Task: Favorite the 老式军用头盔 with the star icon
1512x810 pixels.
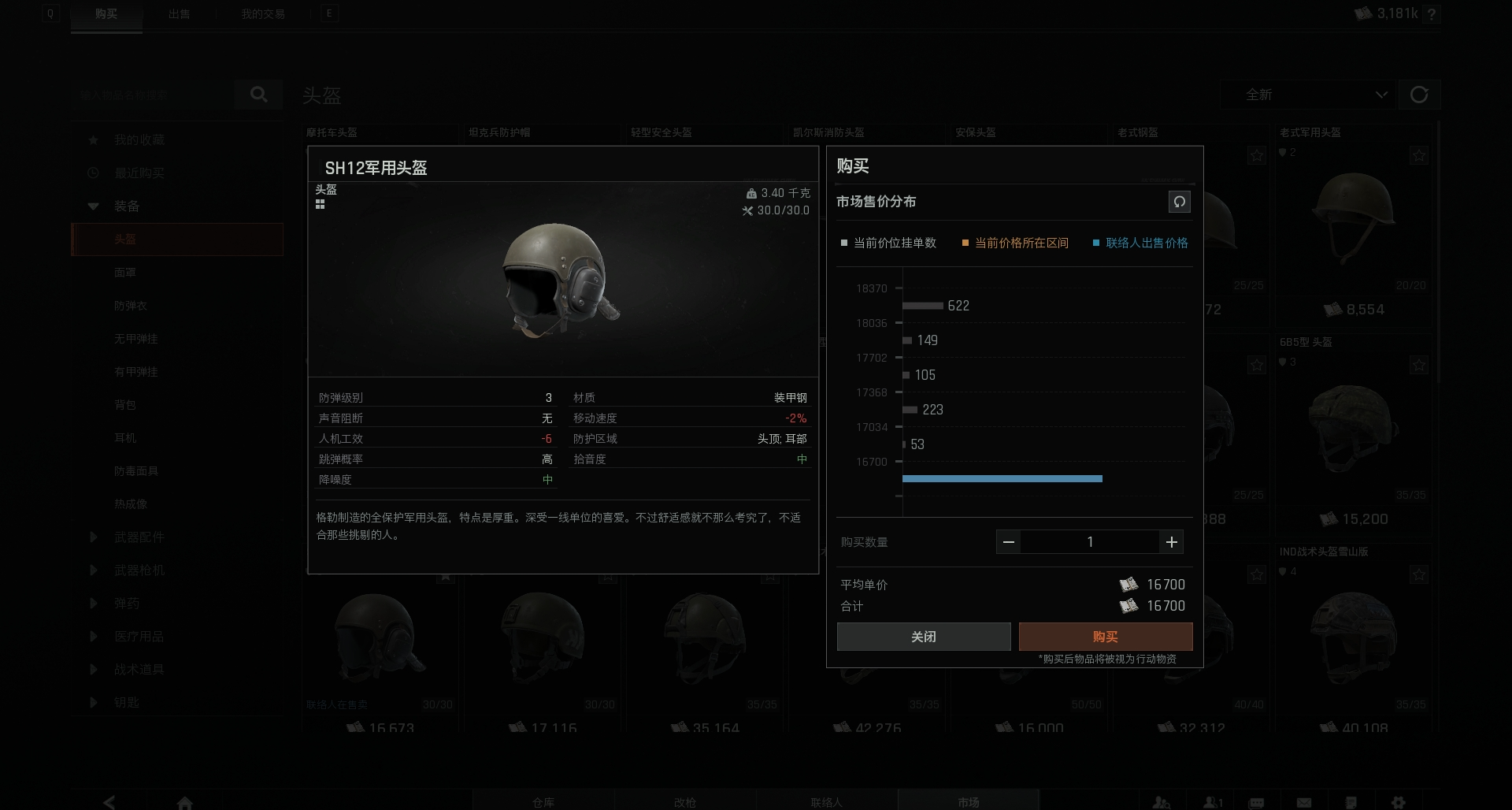Action: (1418, 154)
